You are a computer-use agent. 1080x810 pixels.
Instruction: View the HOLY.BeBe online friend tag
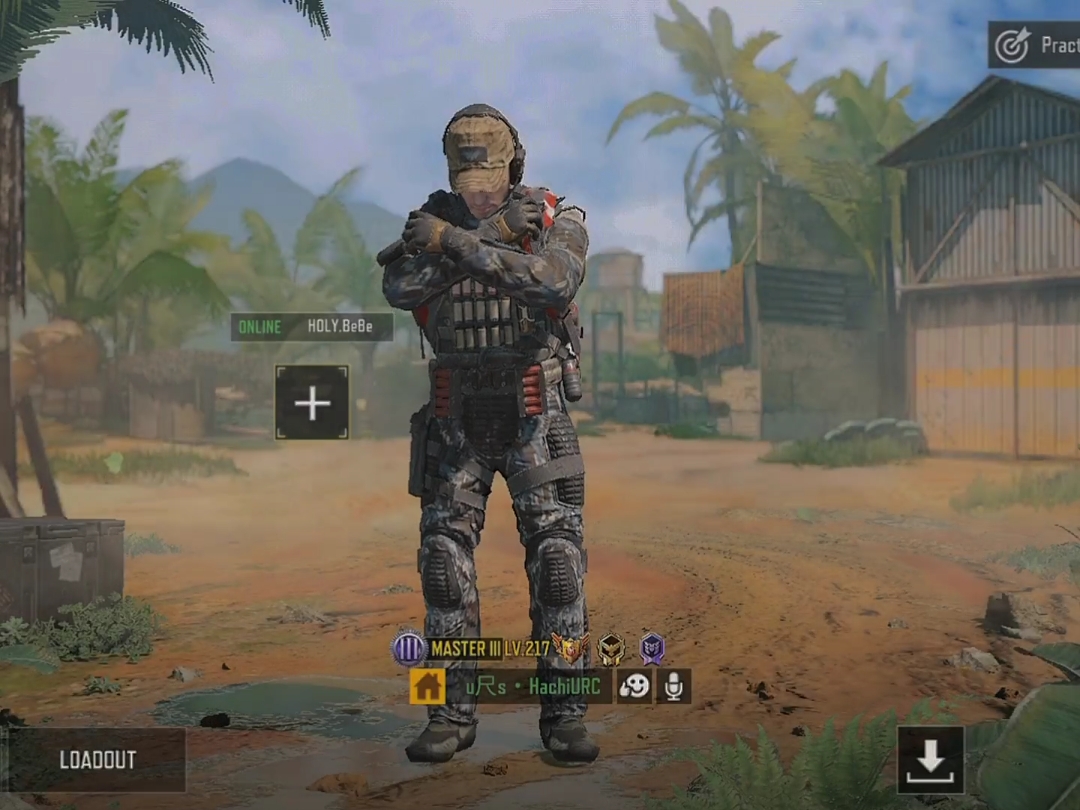[x=311, y=327]
